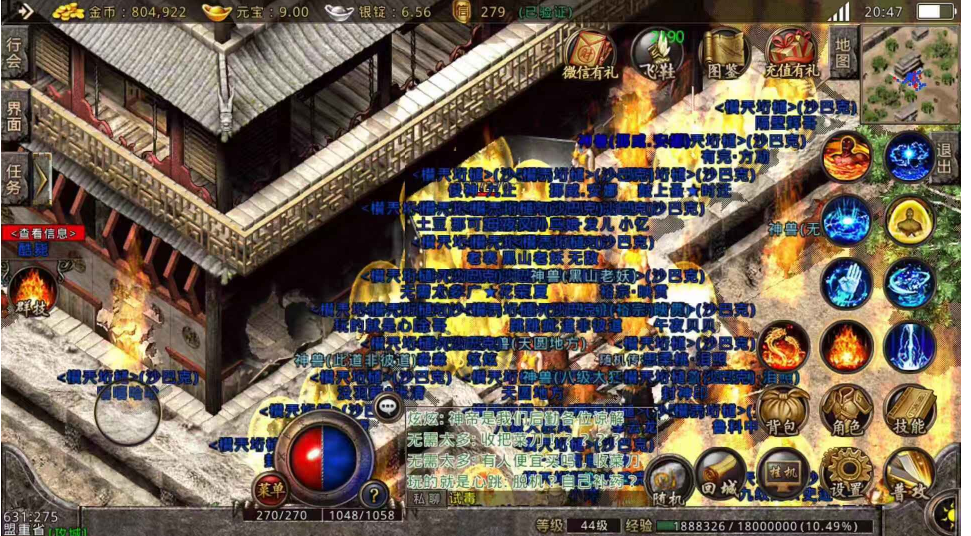Use the 飞鞋 flying shoes icon
The height and width of the screenshot is (536, 971).
tap(657, 53)
